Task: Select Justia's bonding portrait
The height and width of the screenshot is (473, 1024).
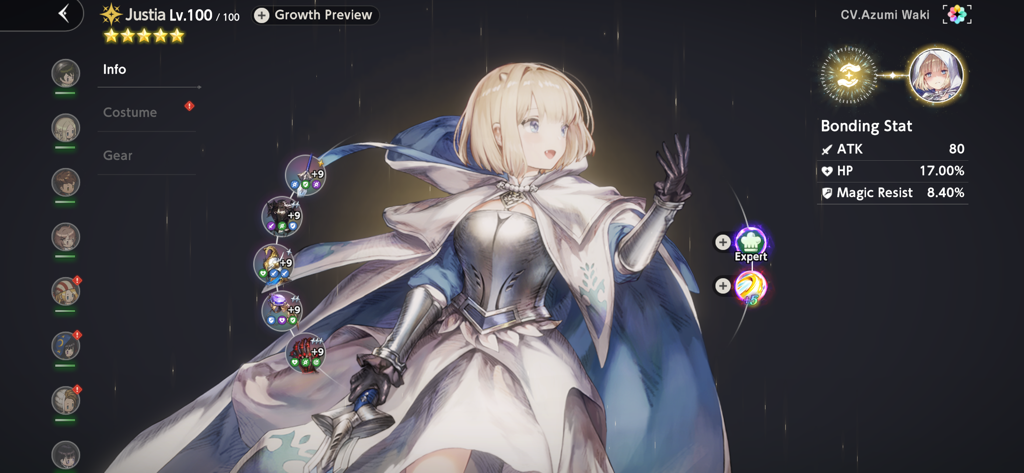Action: [936, 76]
